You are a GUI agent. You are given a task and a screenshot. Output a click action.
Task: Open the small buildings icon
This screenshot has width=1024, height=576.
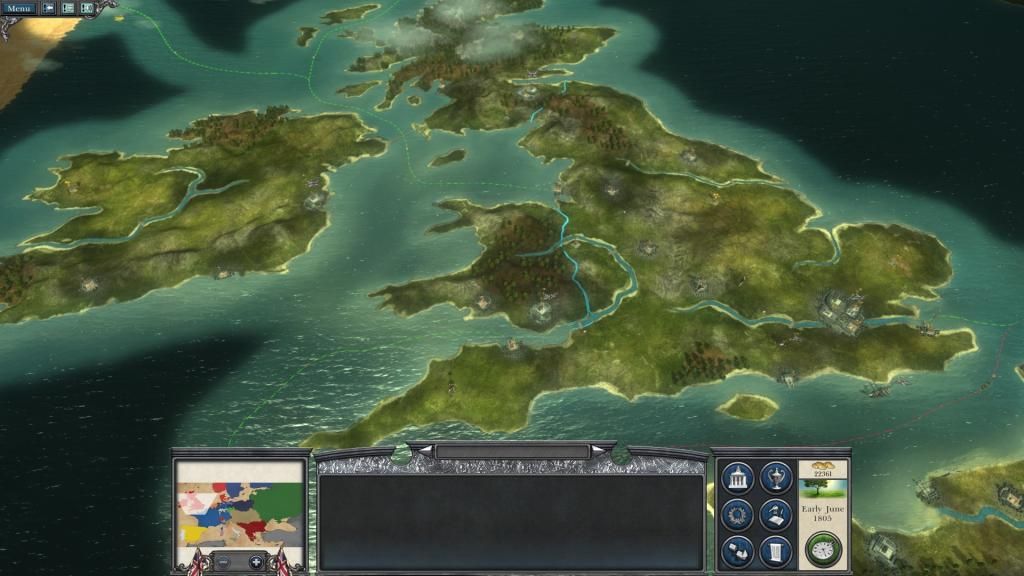[x=738, y=551]
